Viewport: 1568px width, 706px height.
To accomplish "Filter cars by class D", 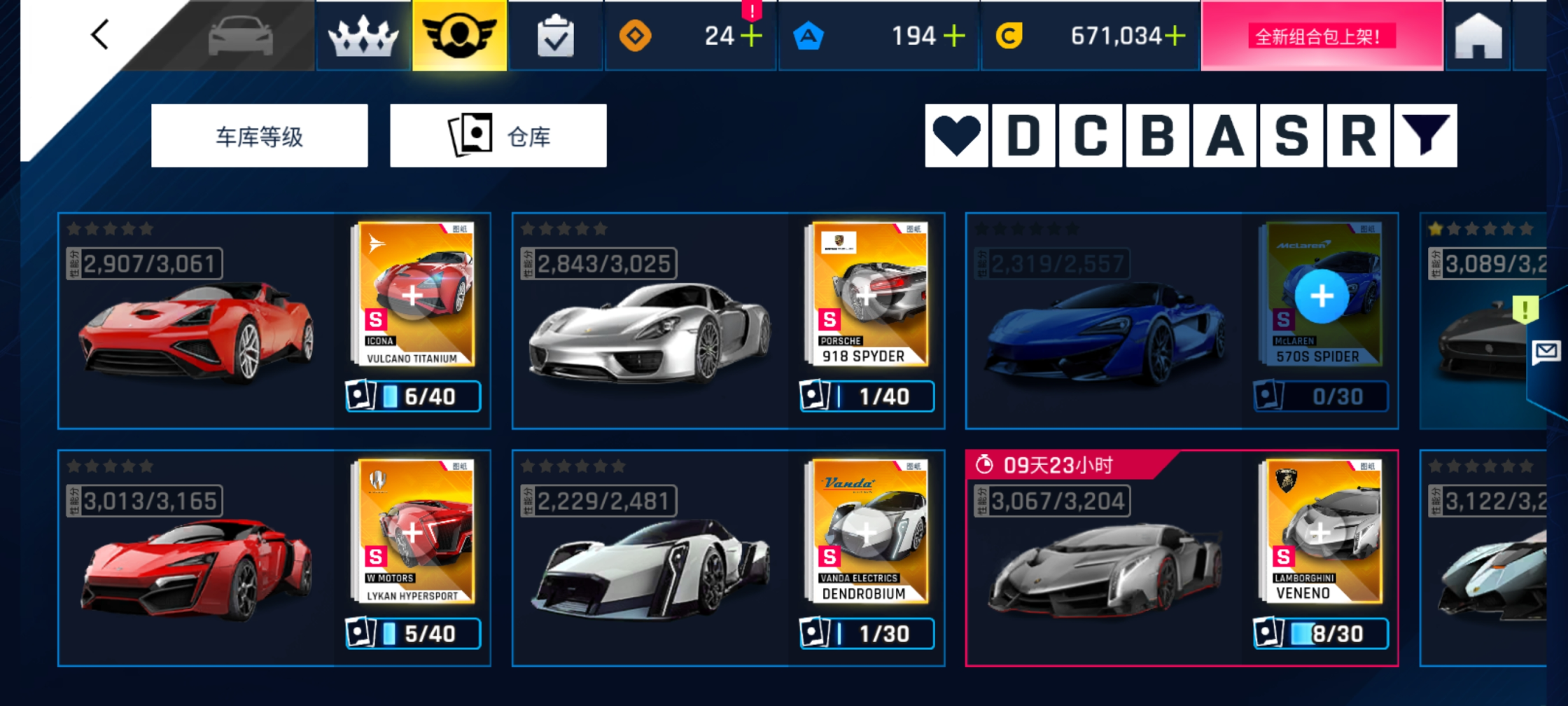I will tap(1023, 136).
